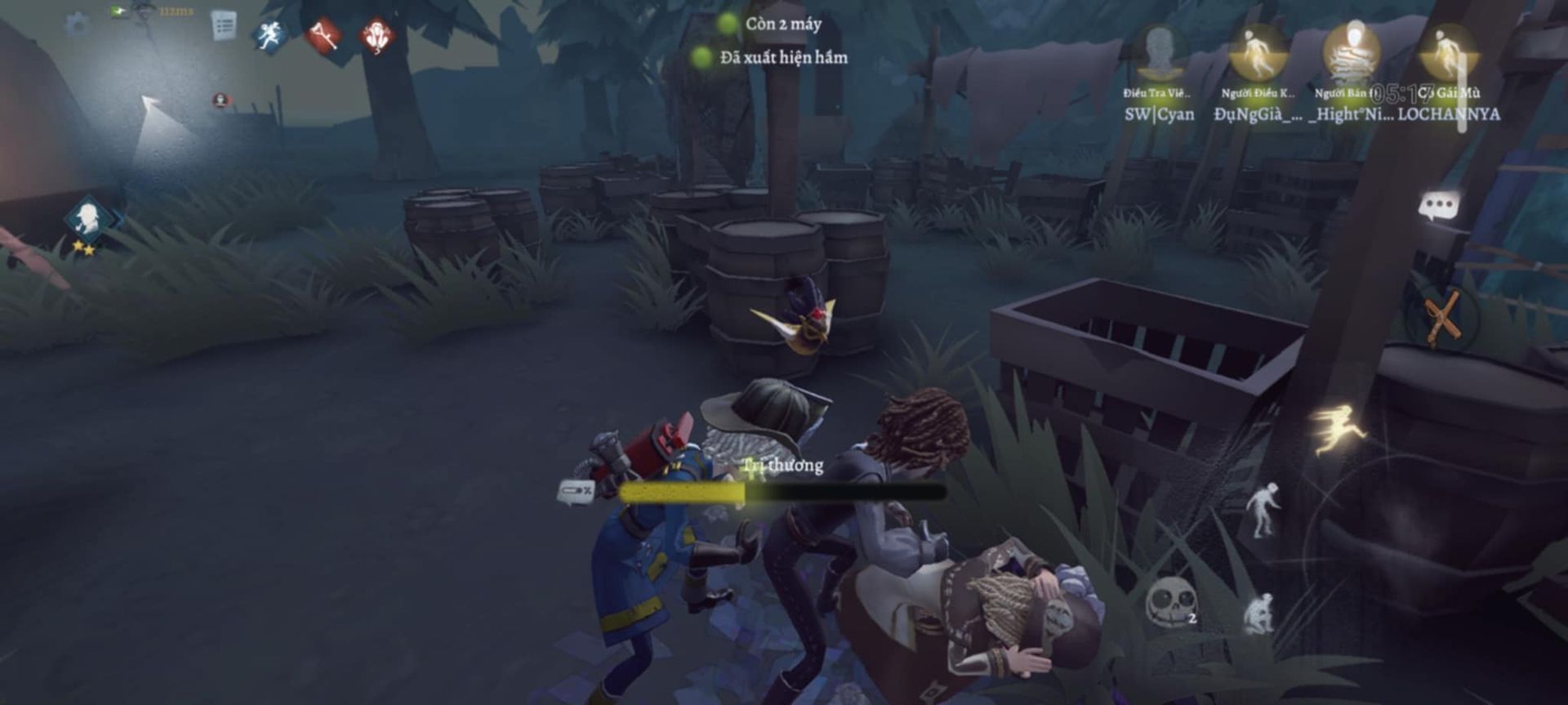The height and width of the screenshot is (705, 1568).
Task: Open the notes list document icon
Action: coord(223,25)
